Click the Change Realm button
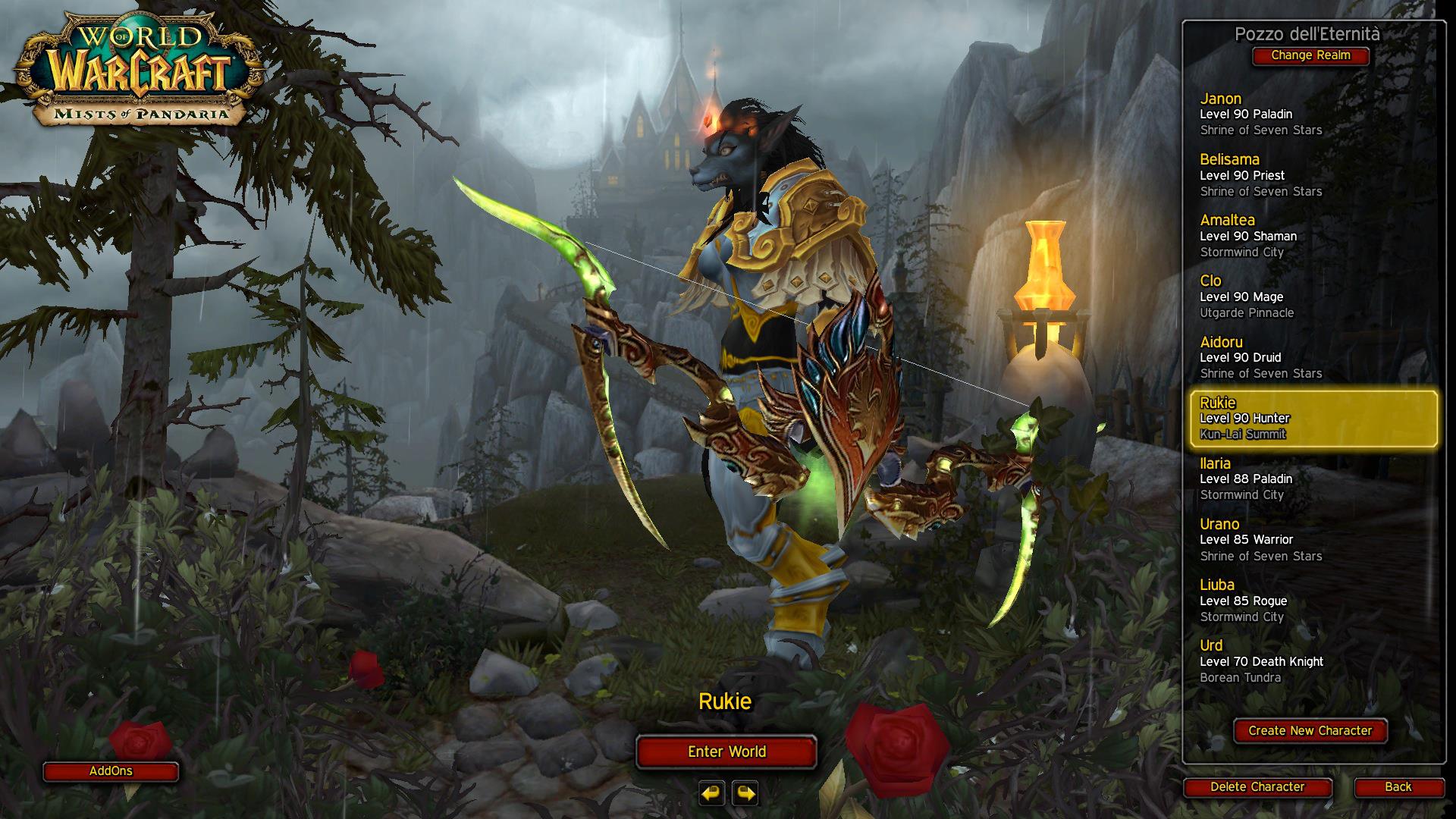 click(1310, 55)
